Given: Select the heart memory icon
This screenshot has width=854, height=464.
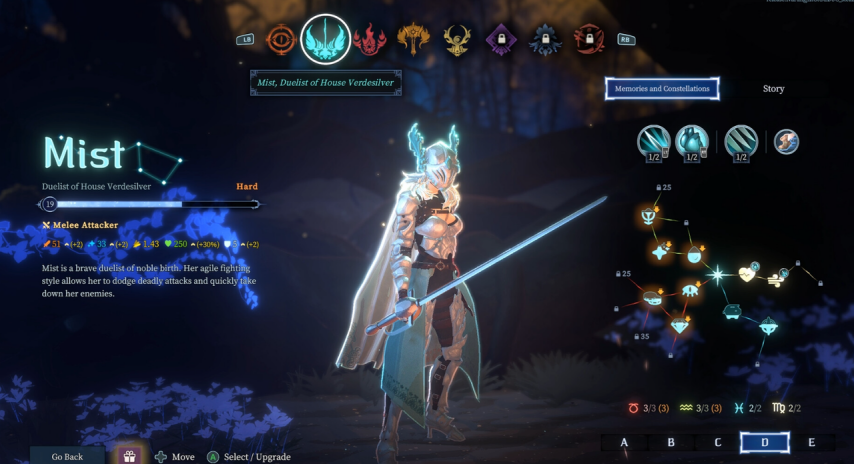Looking at the screenshot, I should click(x=690, y=142).
